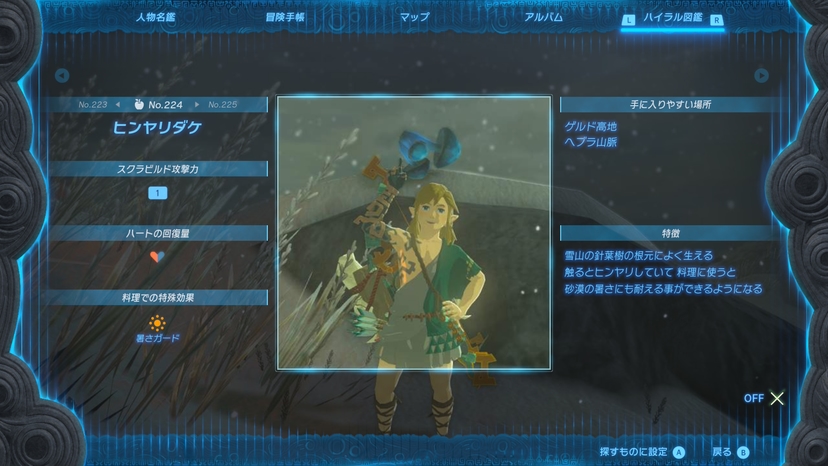Image resolution: width=828 pixels, height=466 pixels.
Task: Go to the アルバム tab
Action: click(543, 17)
